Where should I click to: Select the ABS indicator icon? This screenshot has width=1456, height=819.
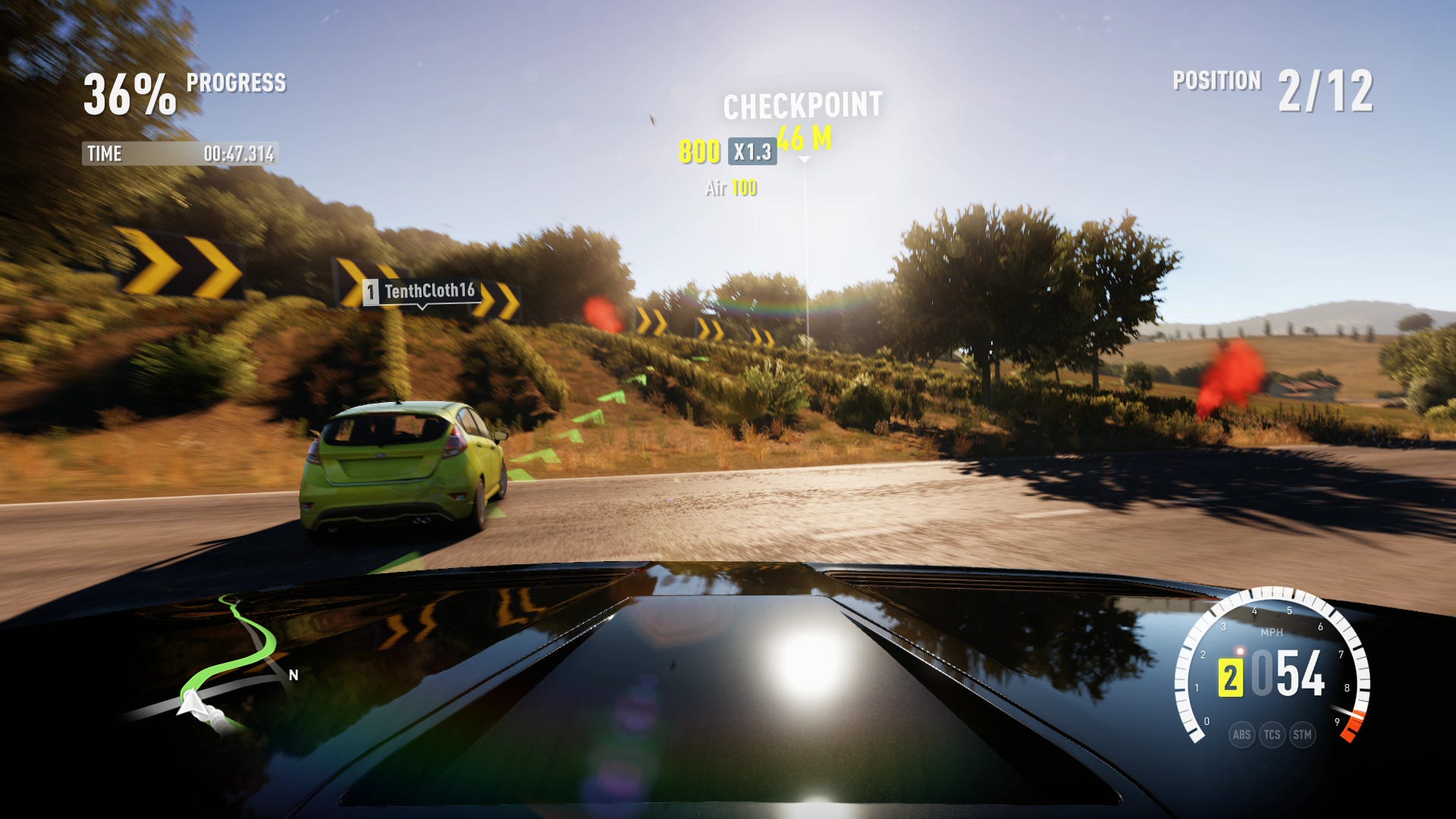[x=1241, y=734]
